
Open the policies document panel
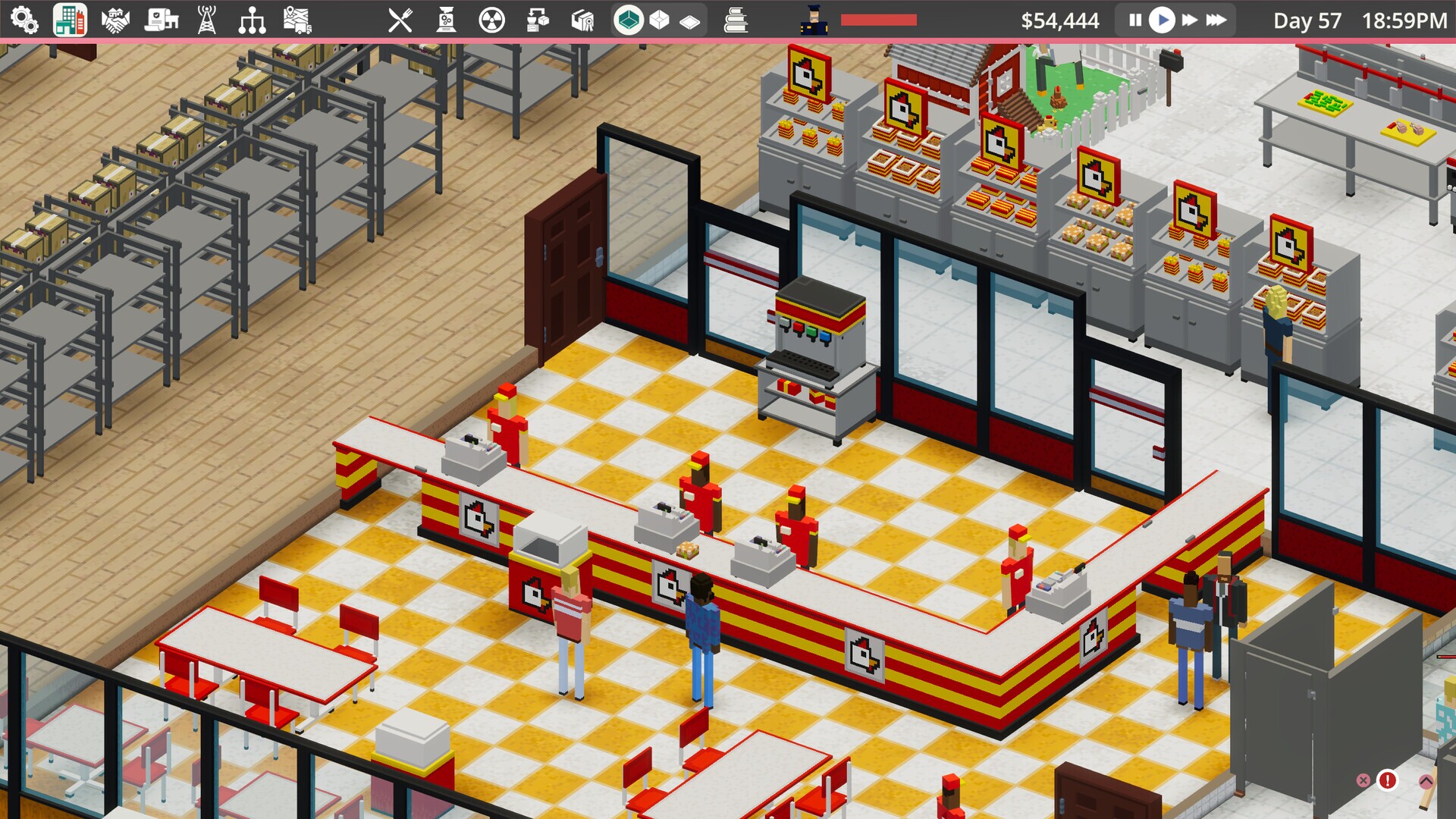[x=159, y=19]
